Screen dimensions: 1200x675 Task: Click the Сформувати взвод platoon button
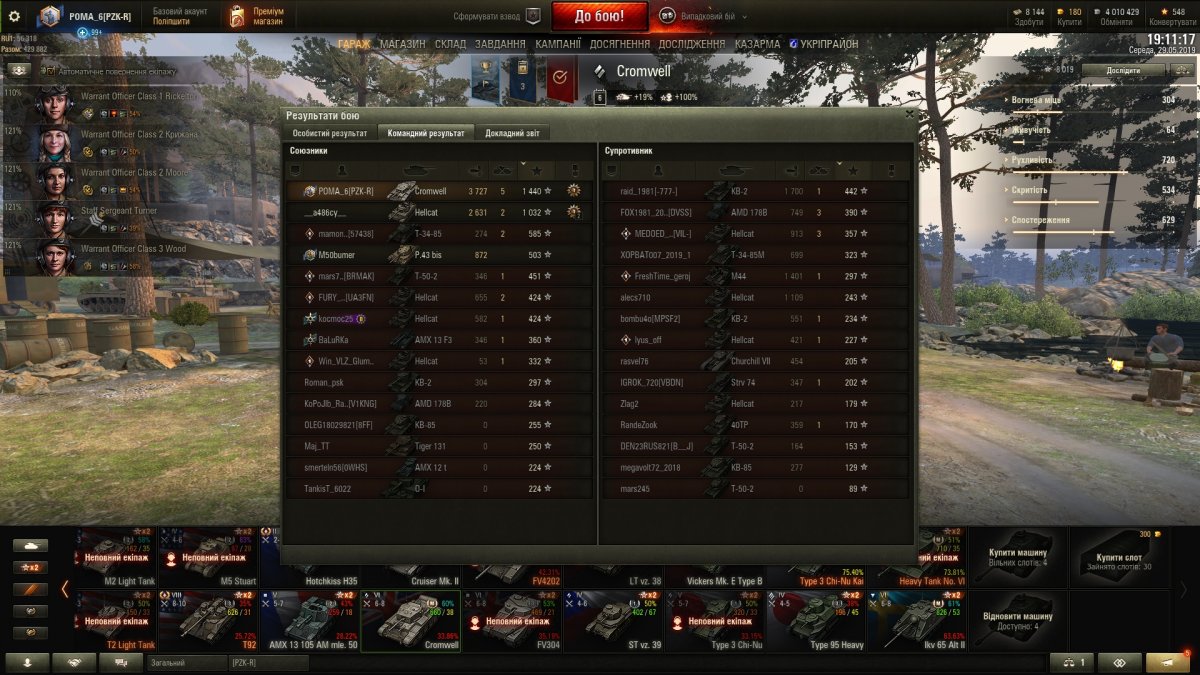(496, 16)
